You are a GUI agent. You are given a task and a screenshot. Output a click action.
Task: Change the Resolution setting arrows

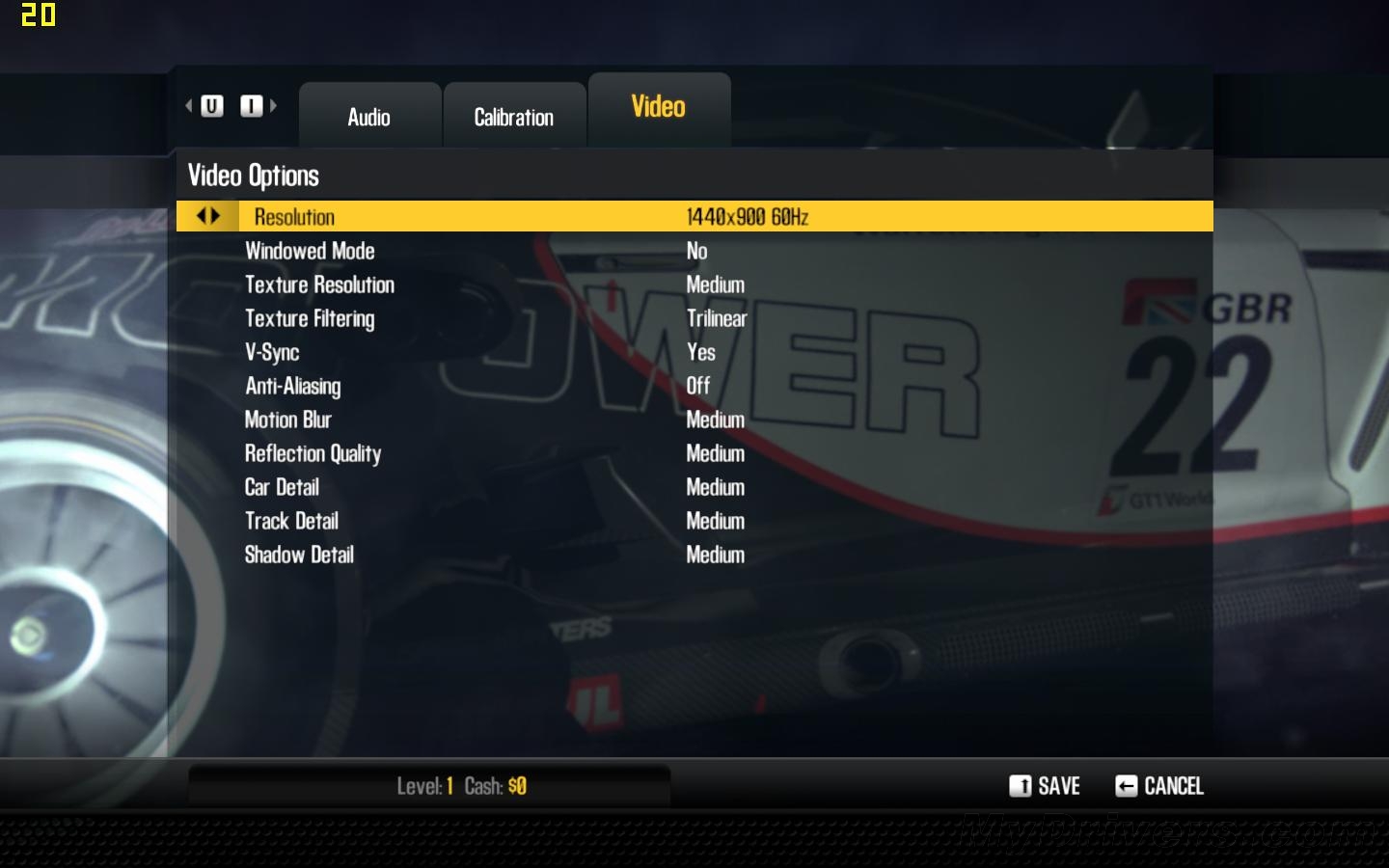point(208,216)
